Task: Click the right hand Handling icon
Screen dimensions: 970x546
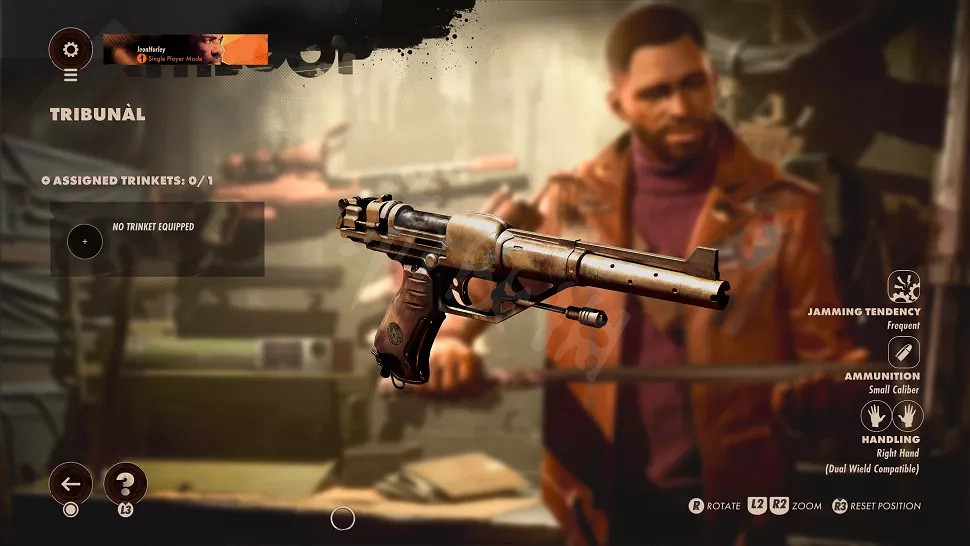Action: [x=908, y=416]
